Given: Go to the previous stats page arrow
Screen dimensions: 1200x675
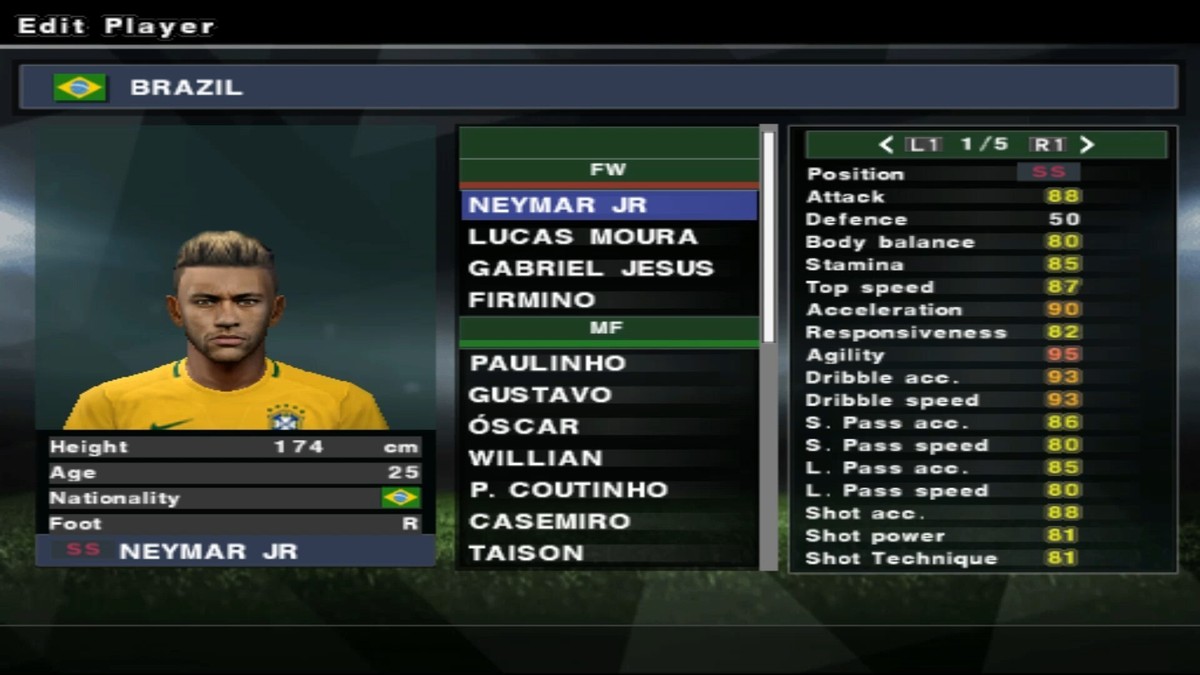Looking at the screenshot, I should (886, 145).
